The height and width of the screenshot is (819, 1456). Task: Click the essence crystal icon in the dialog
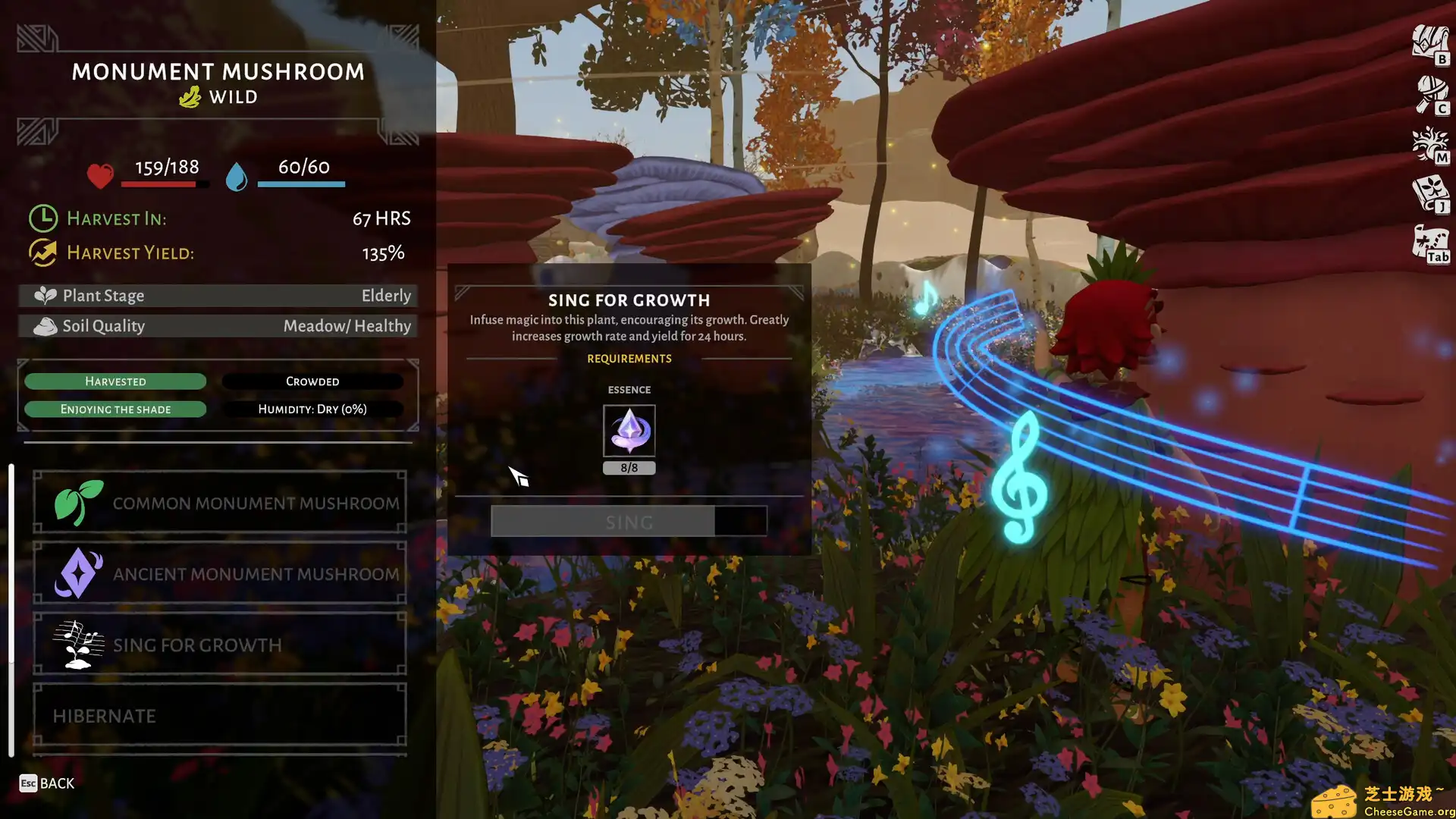(629, 431)
